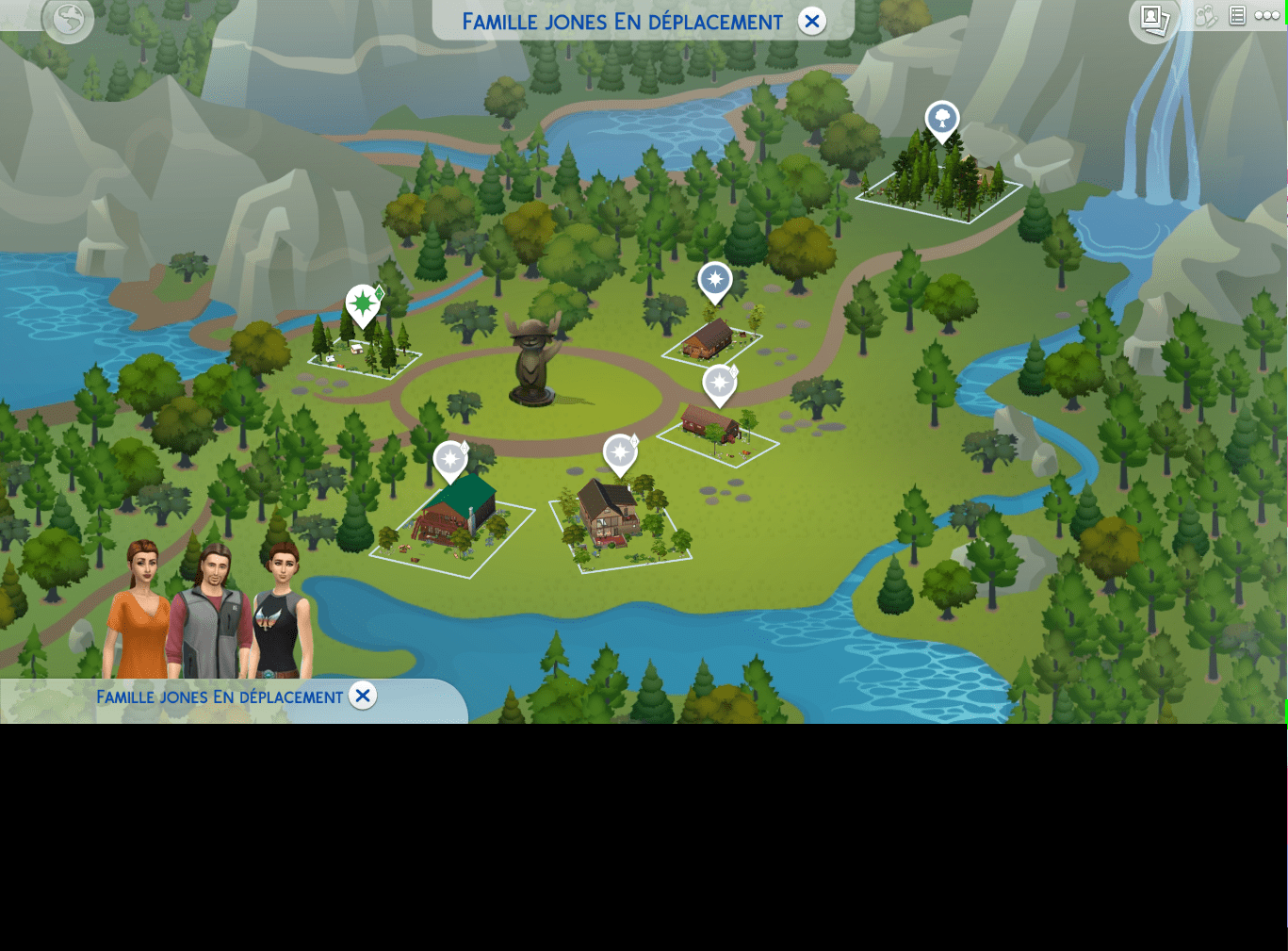Open the screenshot gallery from the top bar

tap(1153, 19)
